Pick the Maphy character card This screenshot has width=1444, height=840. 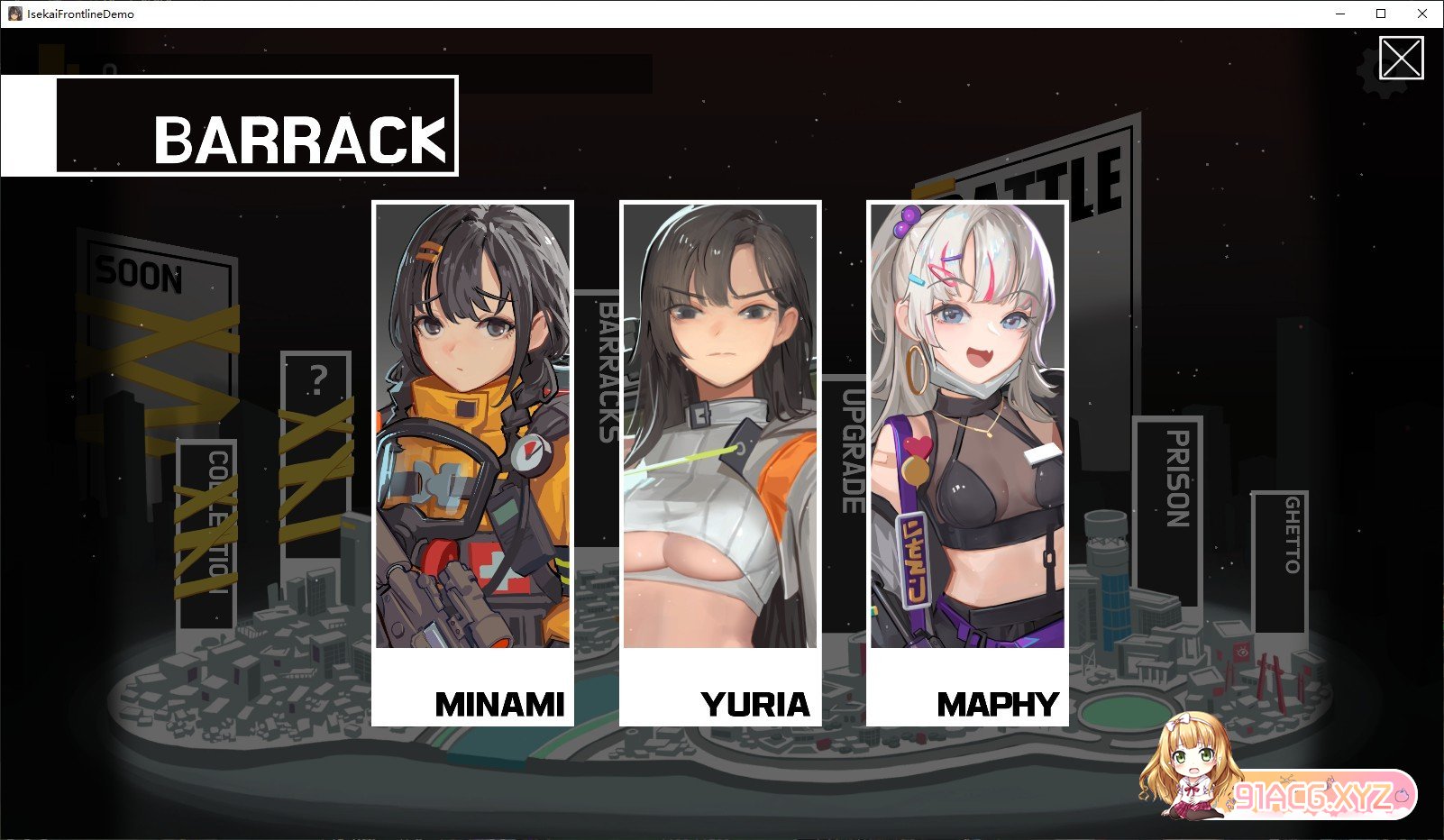(967, 462)
